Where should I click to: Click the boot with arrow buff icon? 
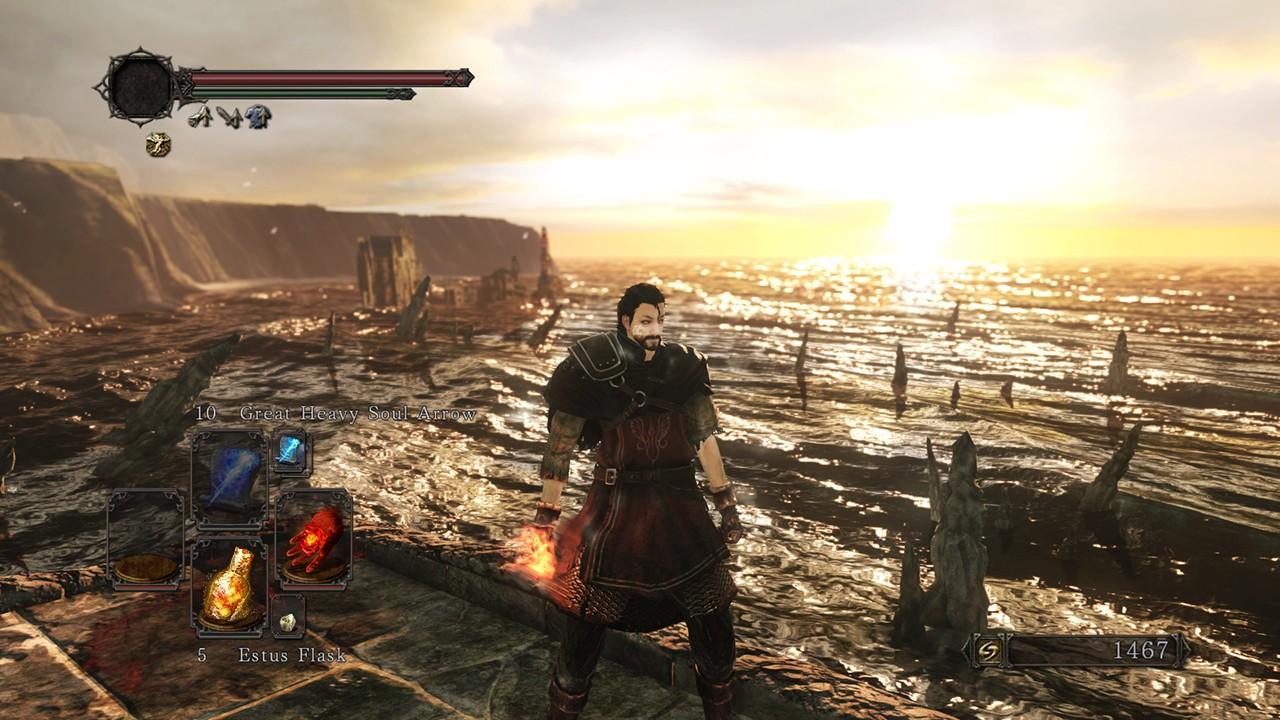(x=201, y=118)
